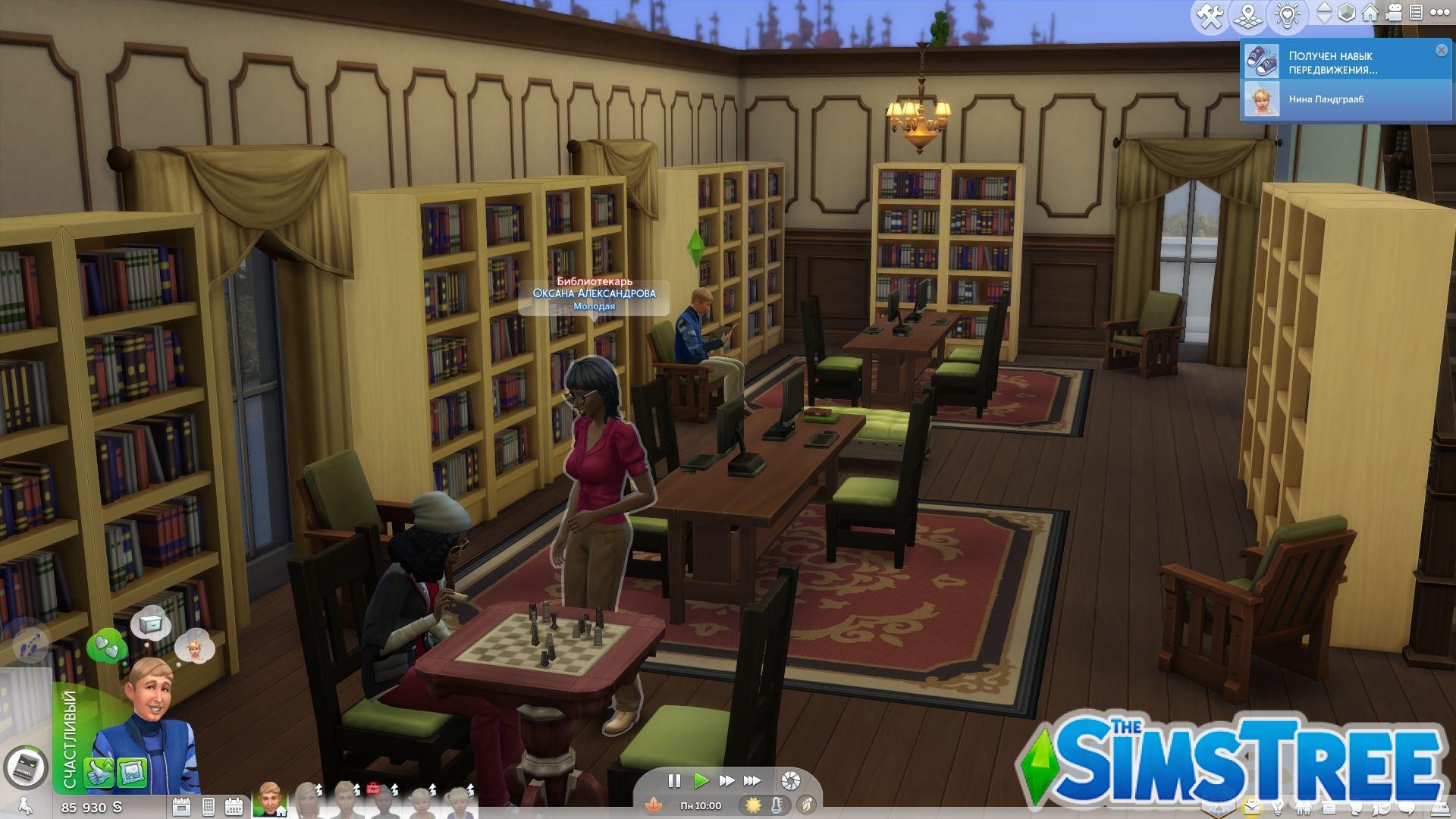Open the weather forecast via the sun icon
The height and width of the screenshot is (819, 1456).
coord(754,806)
